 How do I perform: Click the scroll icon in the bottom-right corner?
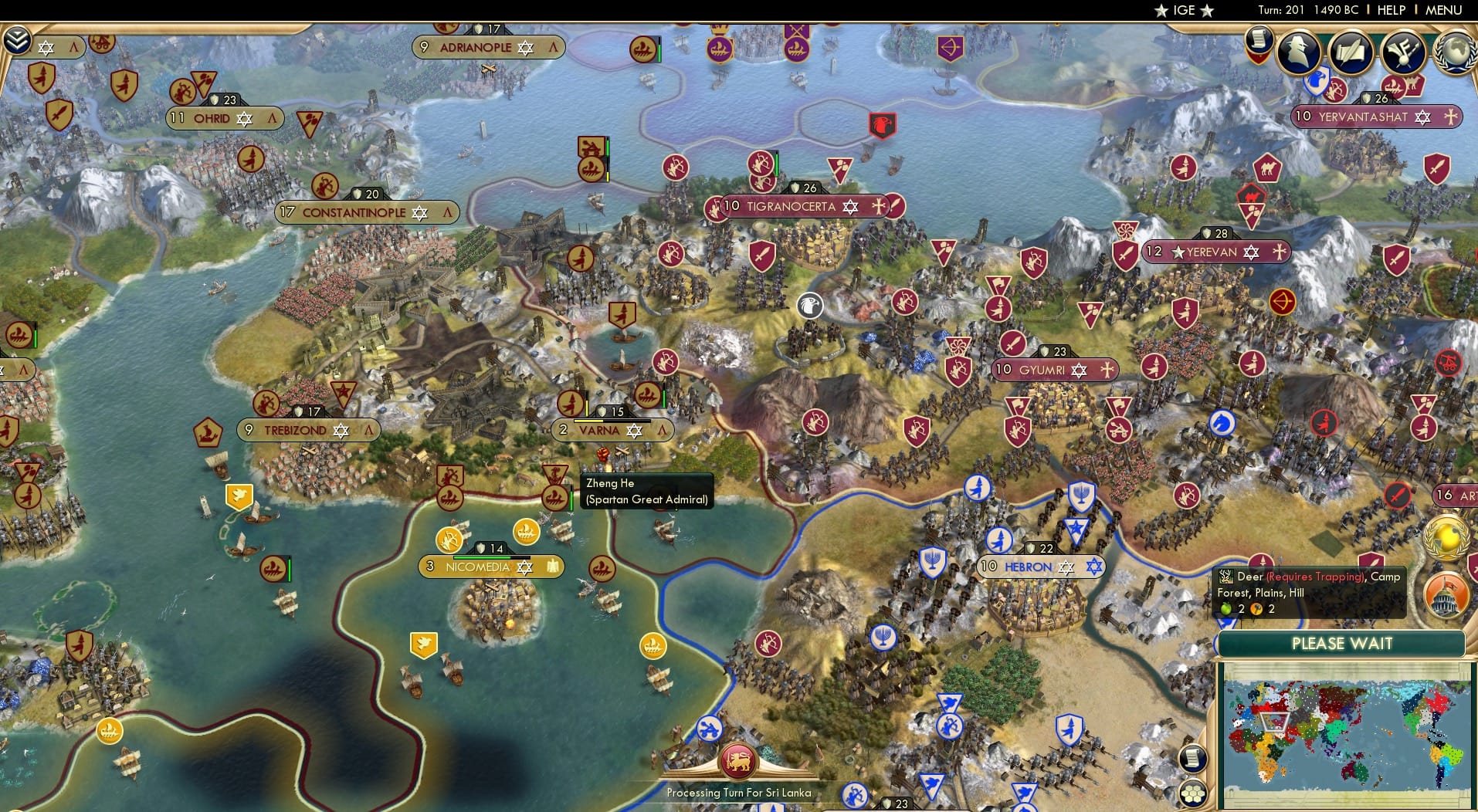(x=1193, y=759)
